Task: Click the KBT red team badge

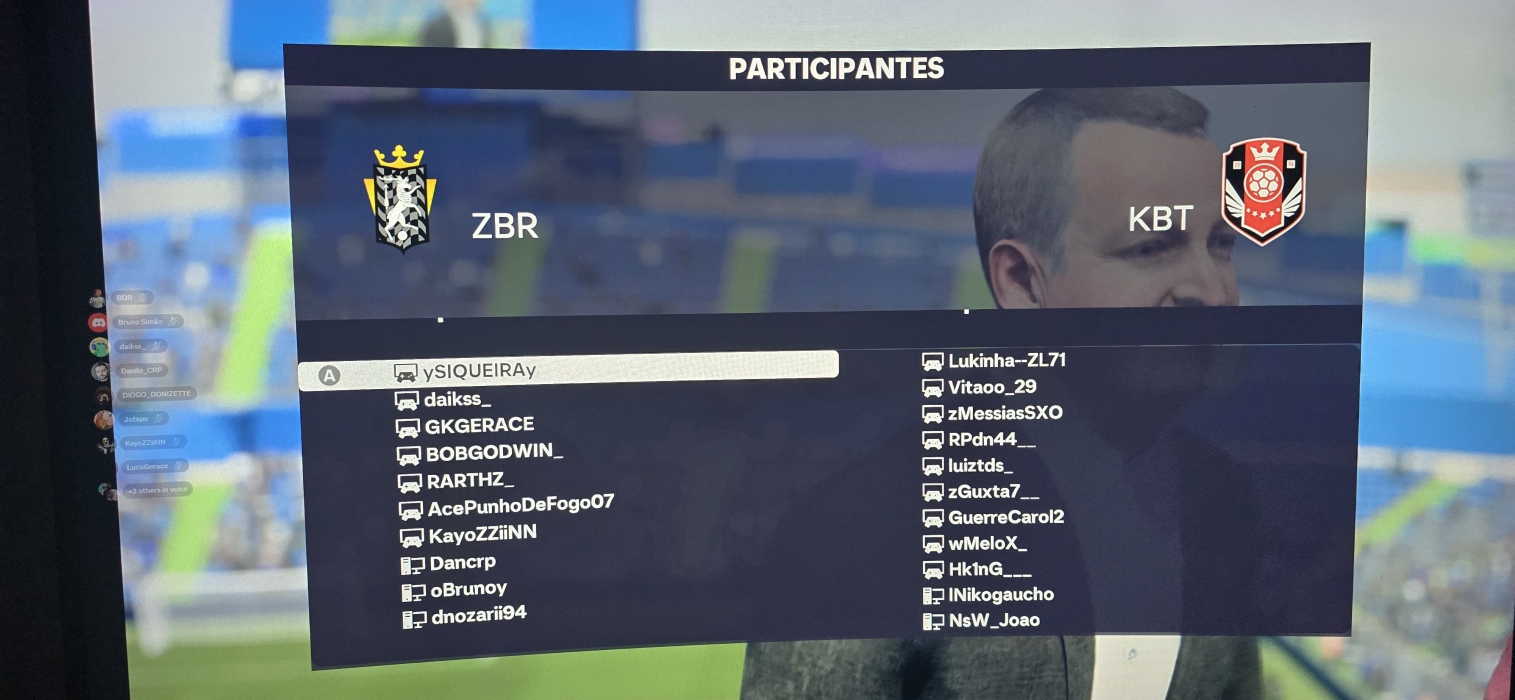Action: point(1264,192)
